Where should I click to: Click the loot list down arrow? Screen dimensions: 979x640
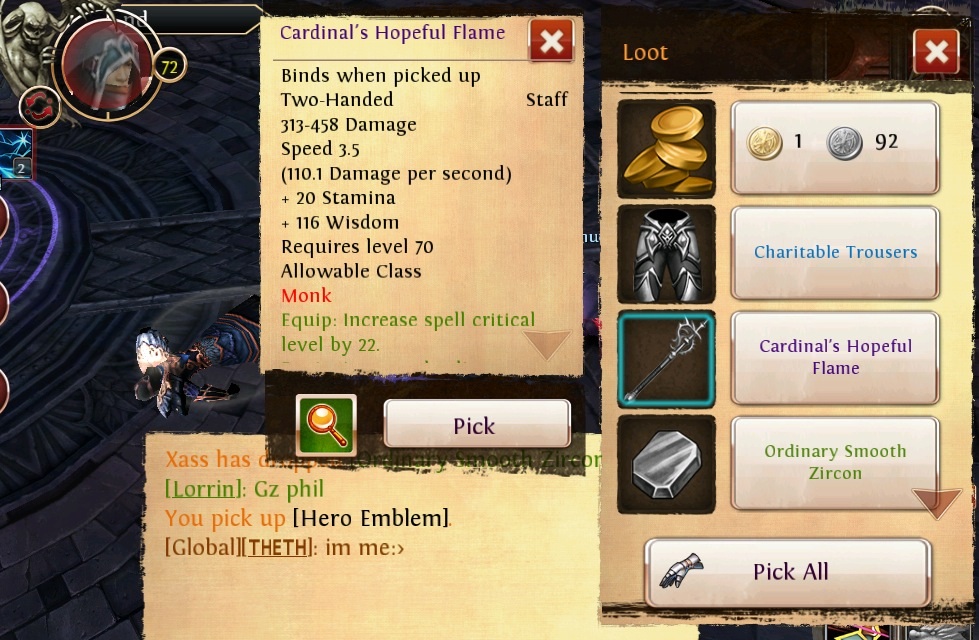(936, 502)
